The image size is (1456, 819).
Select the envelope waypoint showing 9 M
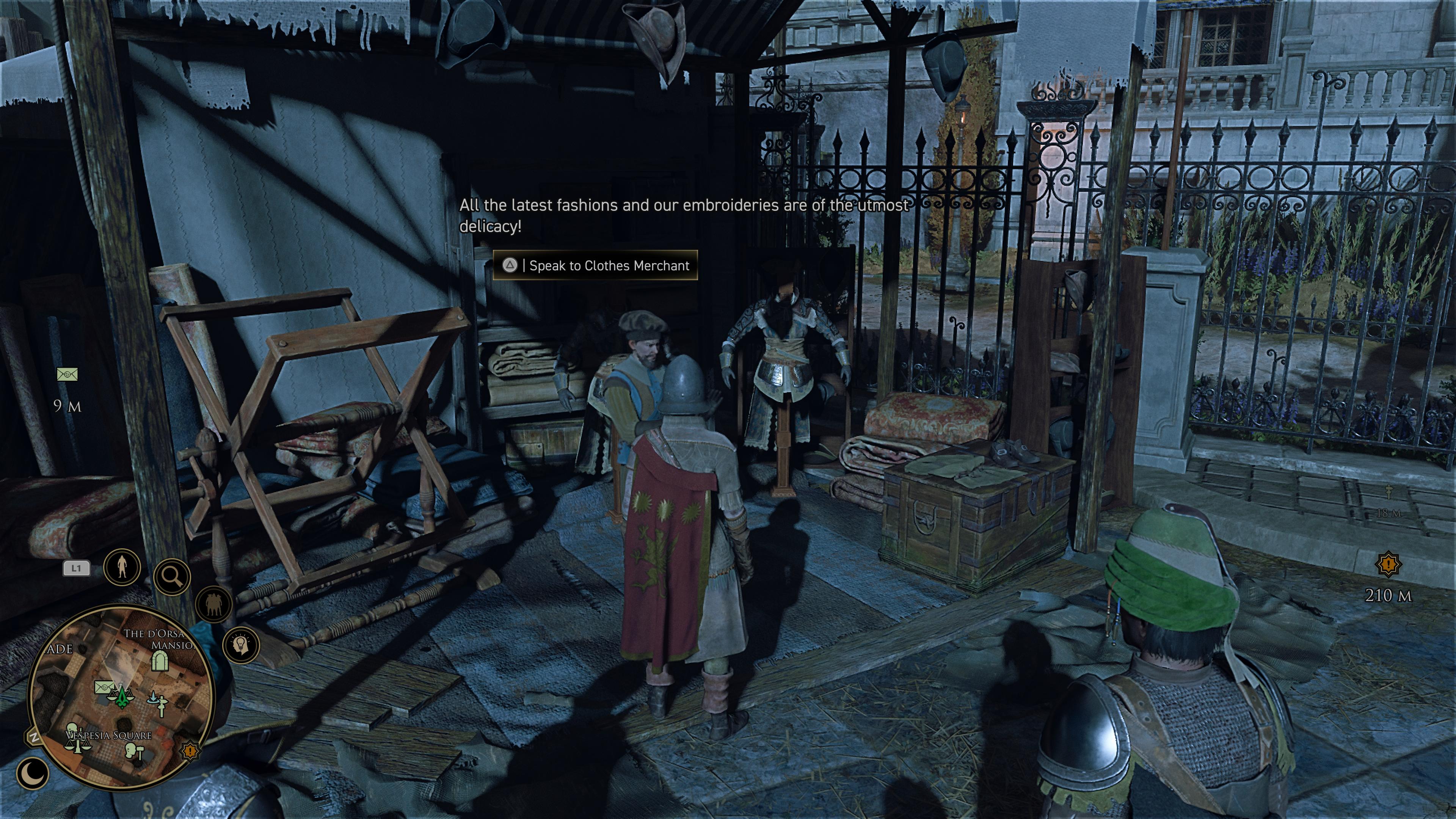(x=67, y=374)
